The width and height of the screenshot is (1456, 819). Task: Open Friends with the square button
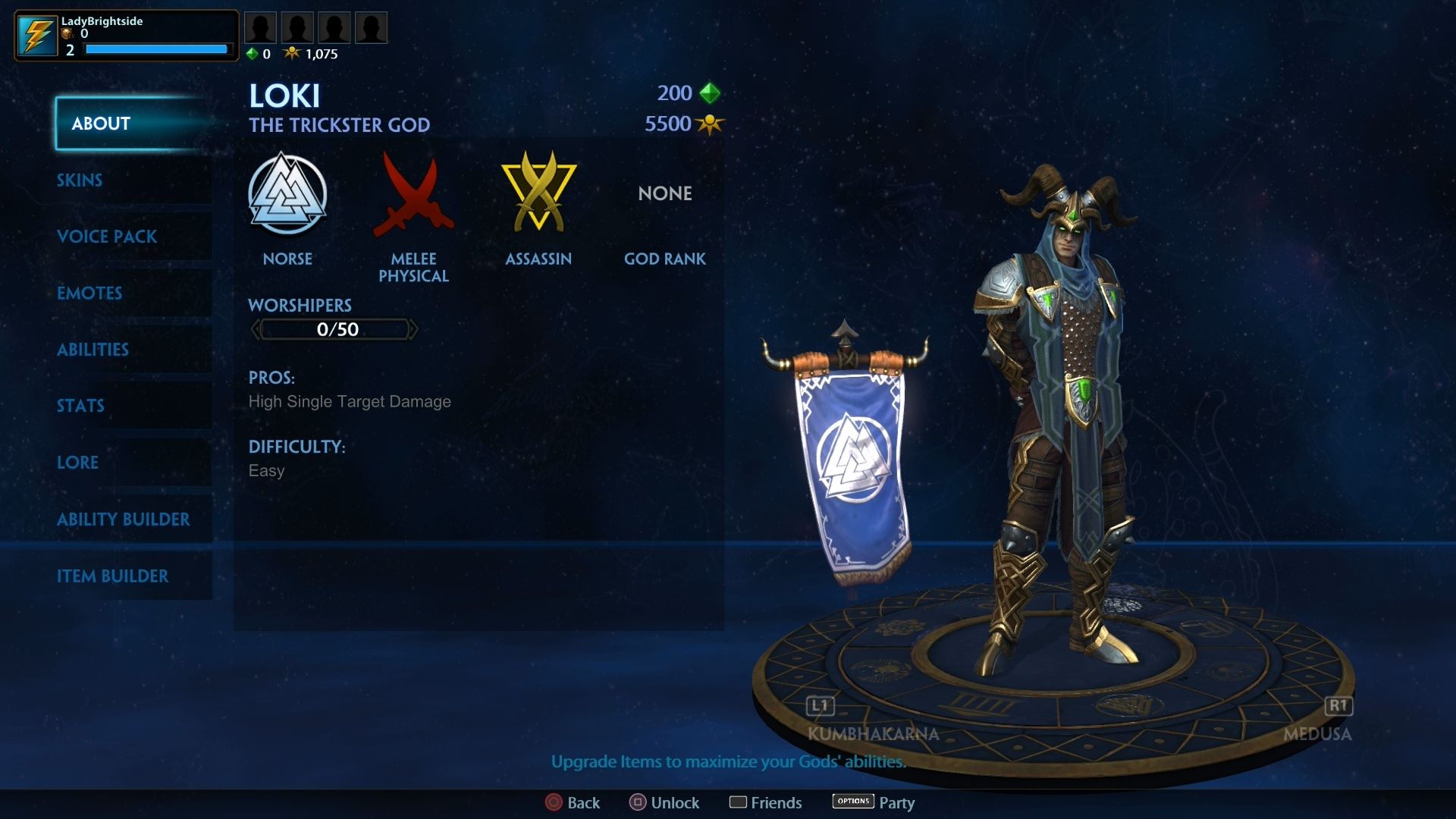tap(739, 802)
